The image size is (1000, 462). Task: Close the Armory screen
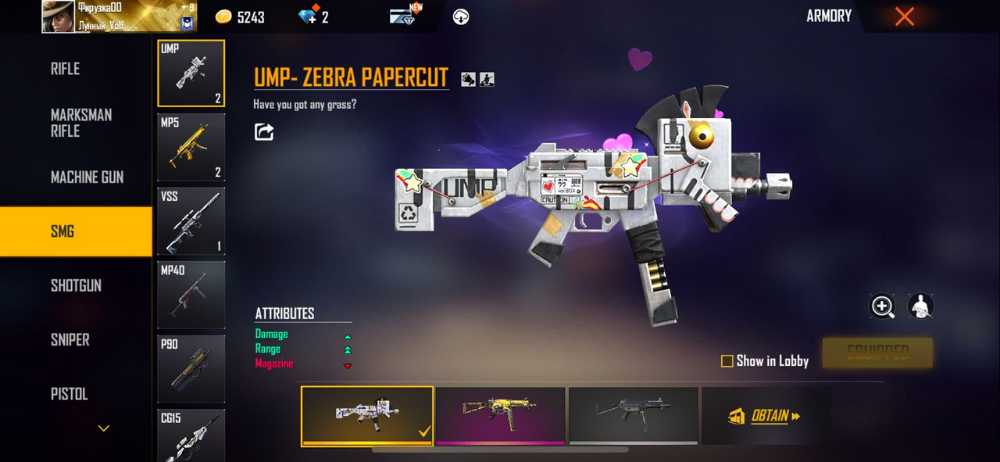[x=904, y=16]
